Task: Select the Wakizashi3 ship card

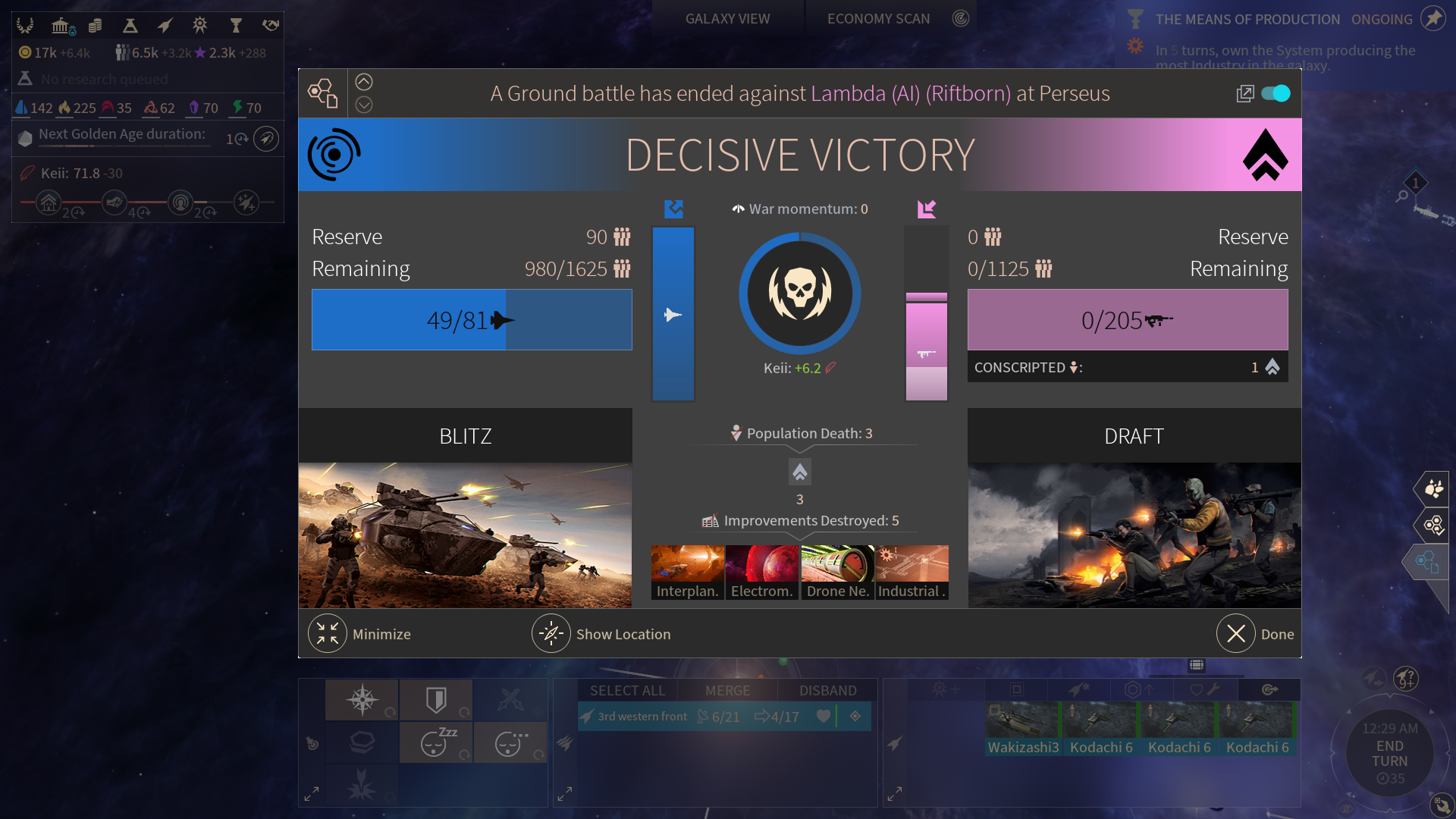Action: (1023, 730)
